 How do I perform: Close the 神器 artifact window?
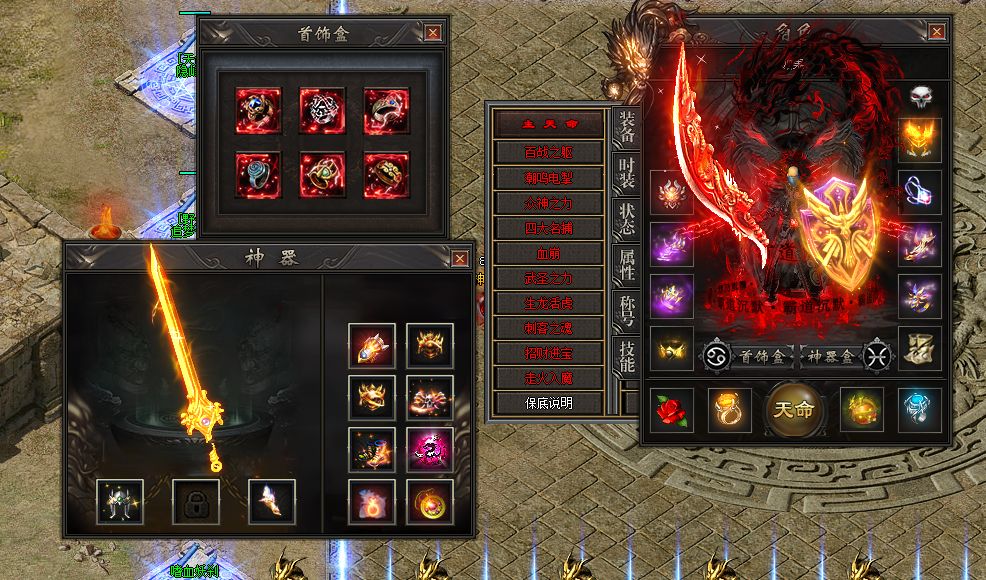pos(460,259)
